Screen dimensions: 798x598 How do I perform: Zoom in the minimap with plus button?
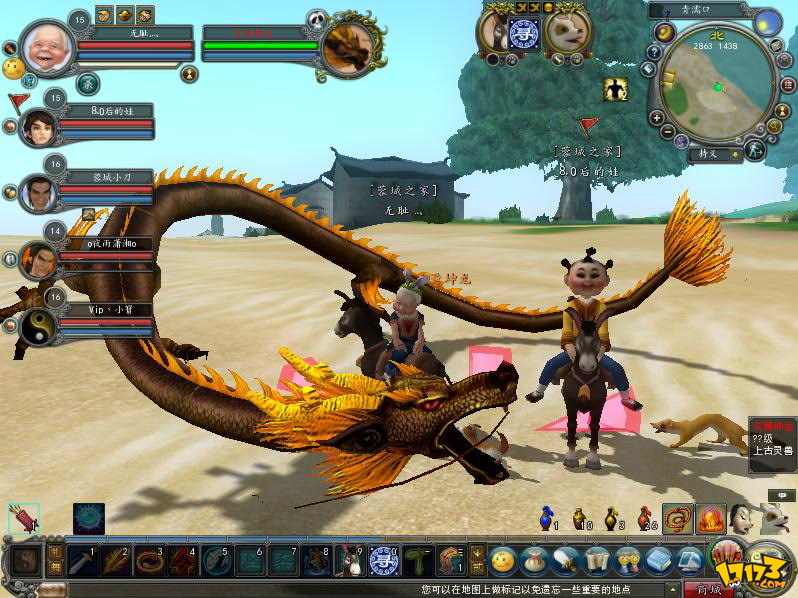click(x=656, y=117)
